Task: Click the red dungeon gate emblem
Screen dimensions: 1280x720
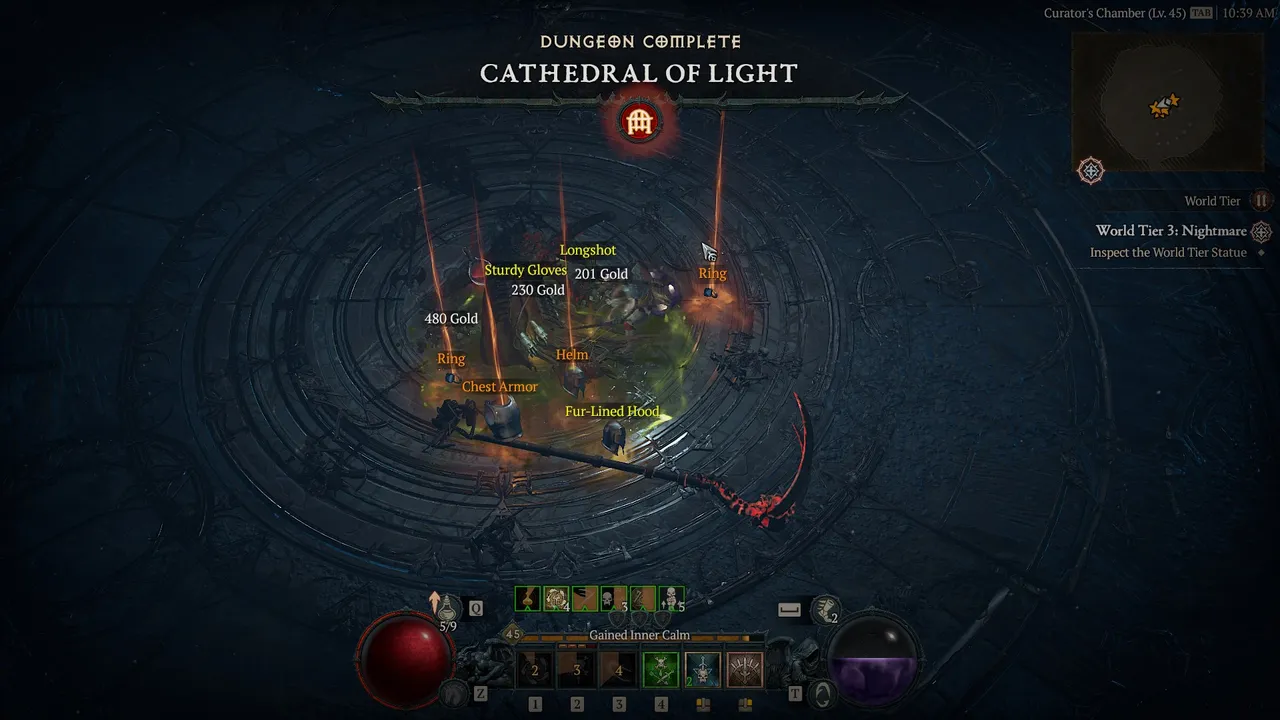Action: (x=639, y=122)
